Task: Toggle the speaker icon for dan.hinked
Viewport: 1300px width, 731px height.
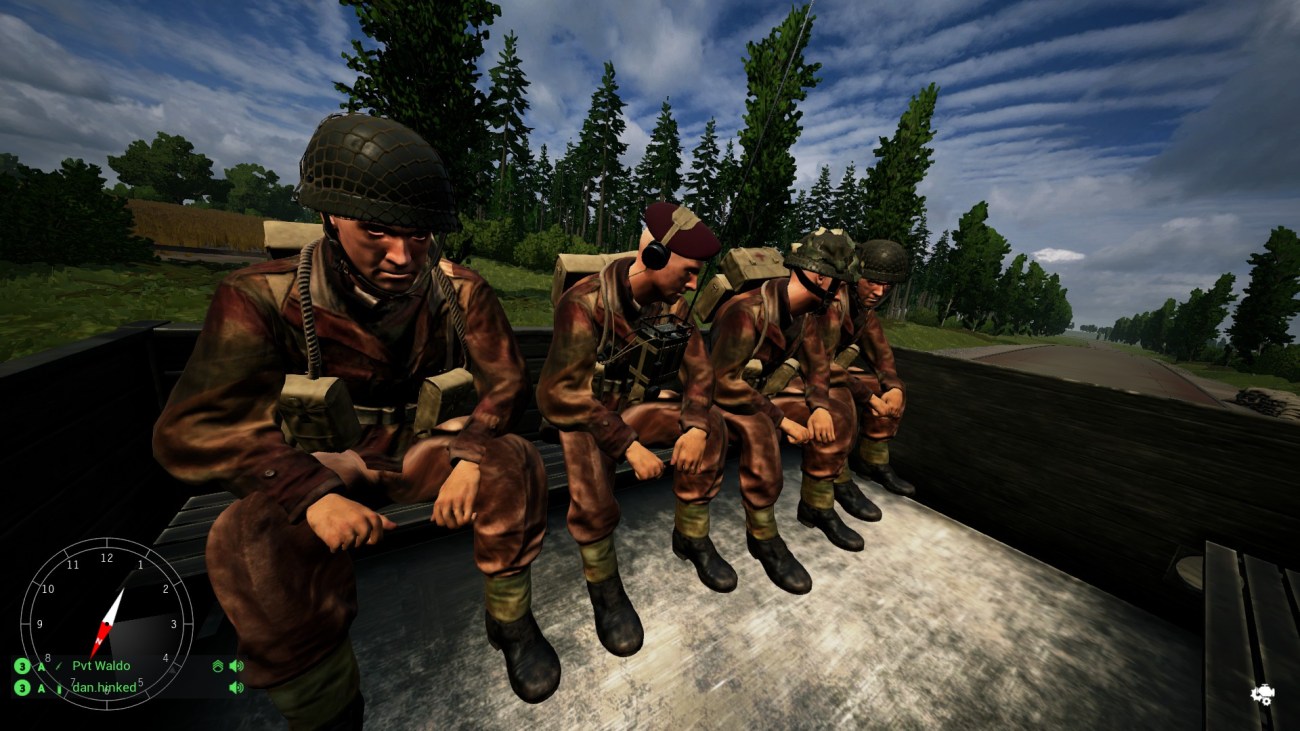Action: (236, 688)
